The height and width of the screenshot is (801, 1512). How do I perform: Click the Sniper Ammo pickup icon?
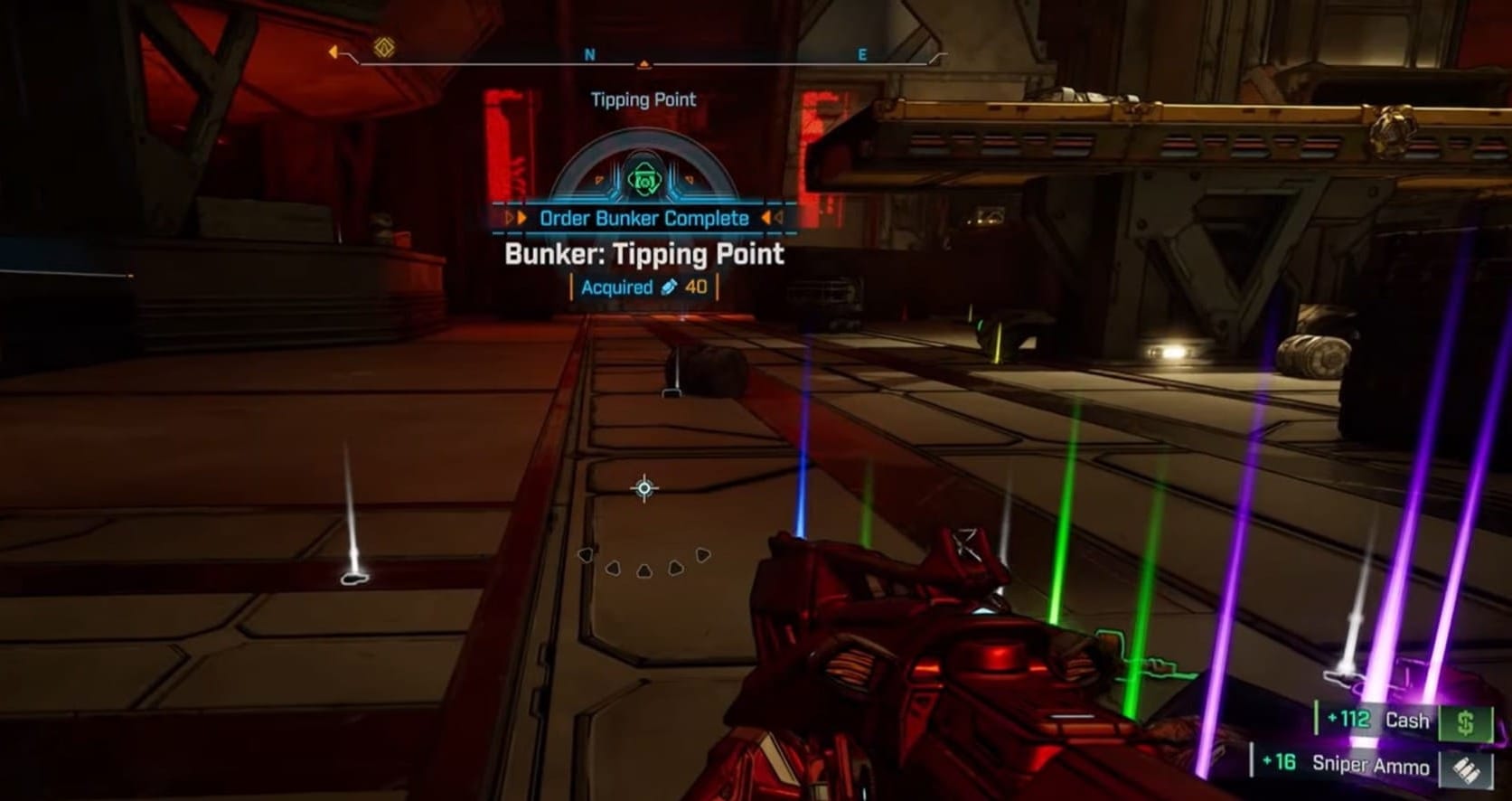[1466, 768]
